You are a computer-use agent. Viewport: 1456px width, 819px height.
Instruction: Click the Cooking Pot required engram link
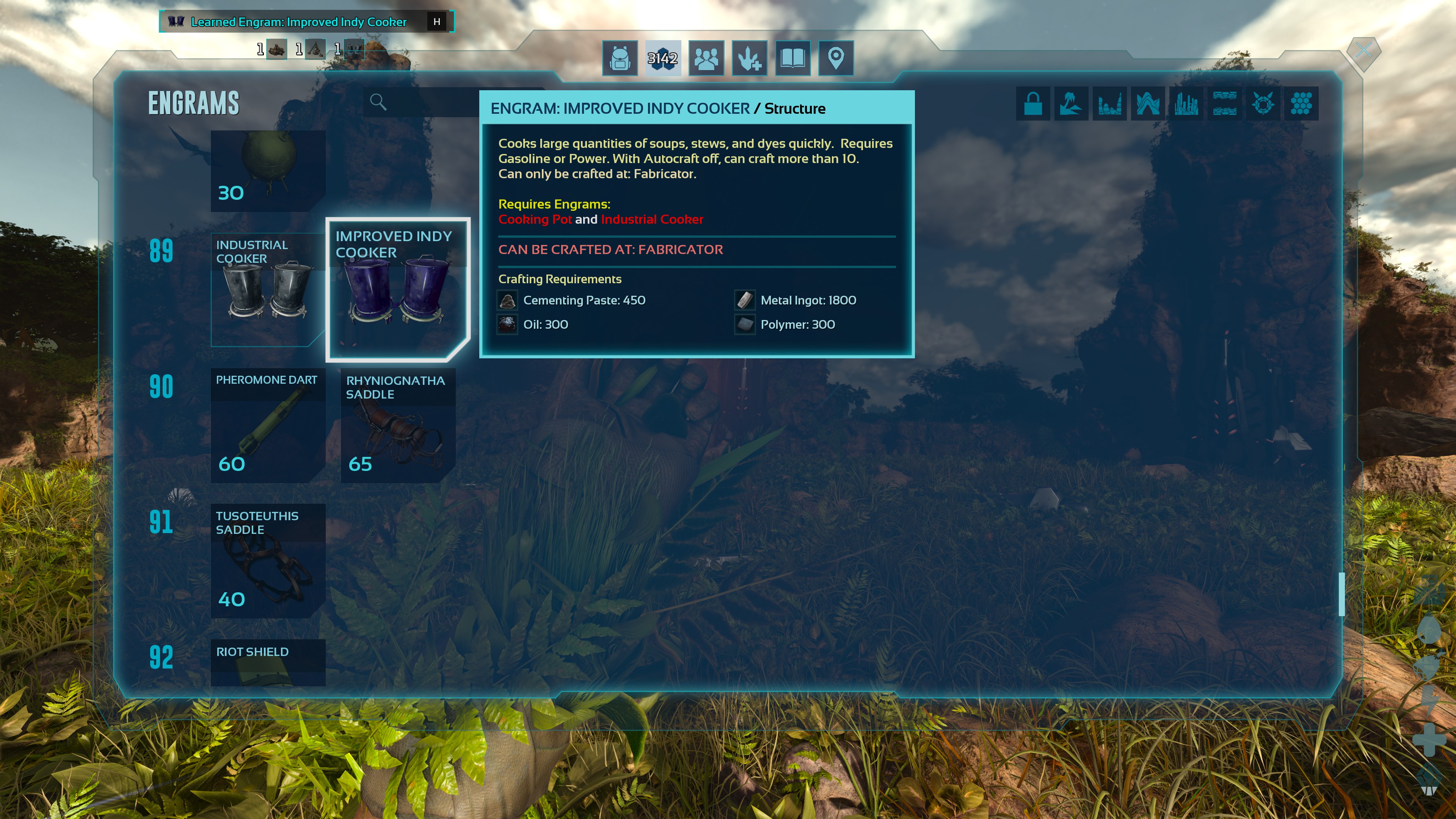tap(536, 219)
